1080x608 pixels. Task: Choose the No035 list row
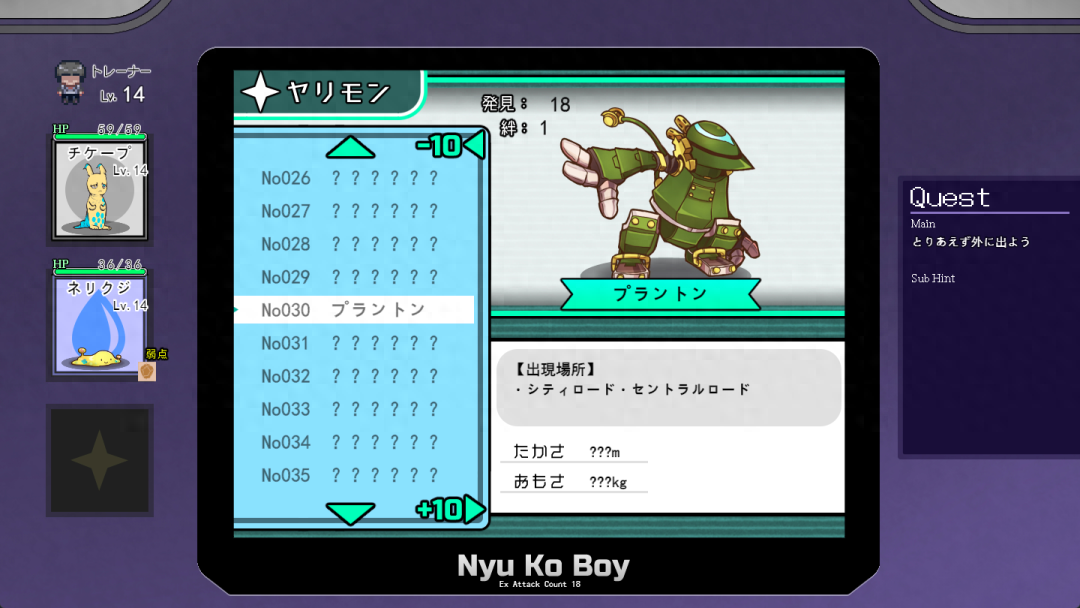[351, 475]
